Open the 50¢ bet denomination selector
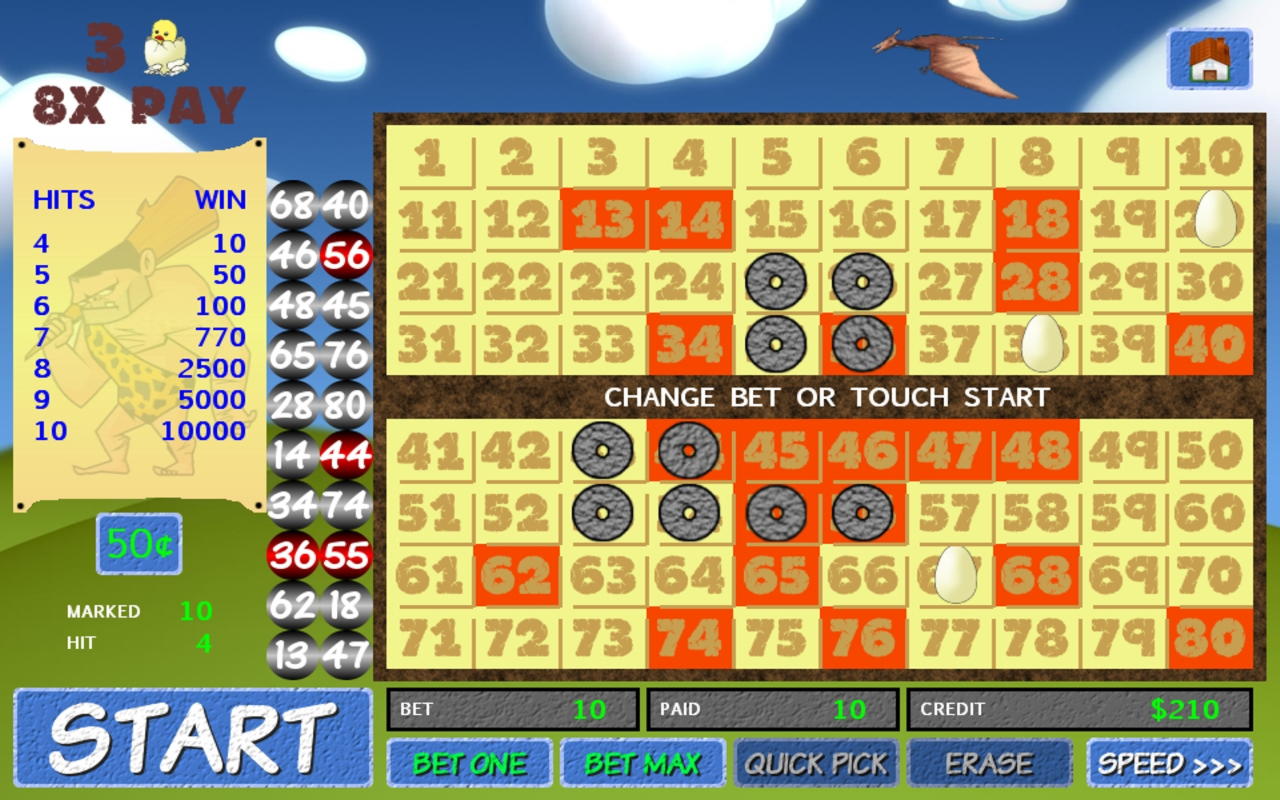 point(138,545)
